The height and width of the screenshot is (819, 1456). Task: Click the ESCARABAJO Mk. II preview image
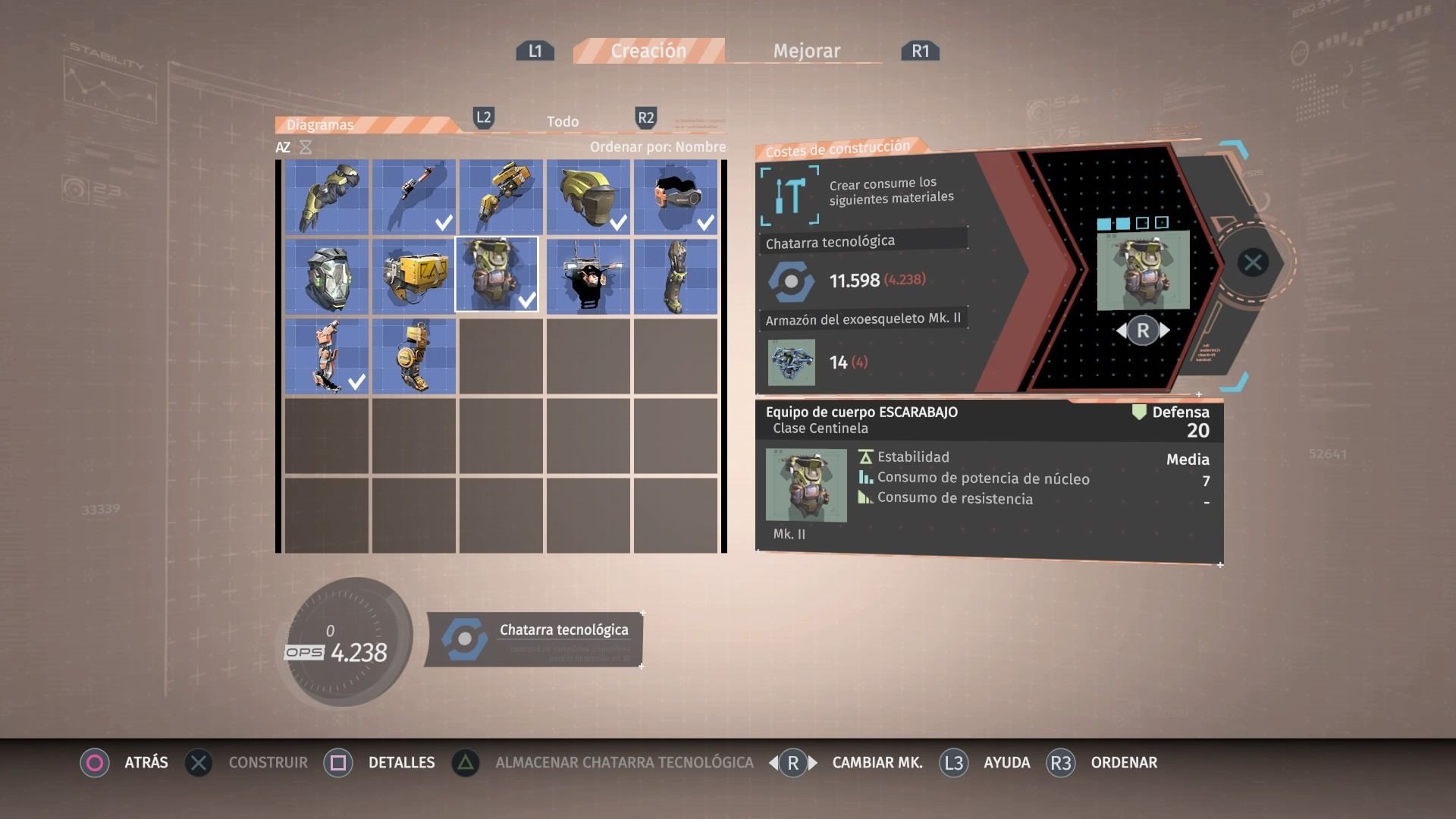(x=1143, y=271)
